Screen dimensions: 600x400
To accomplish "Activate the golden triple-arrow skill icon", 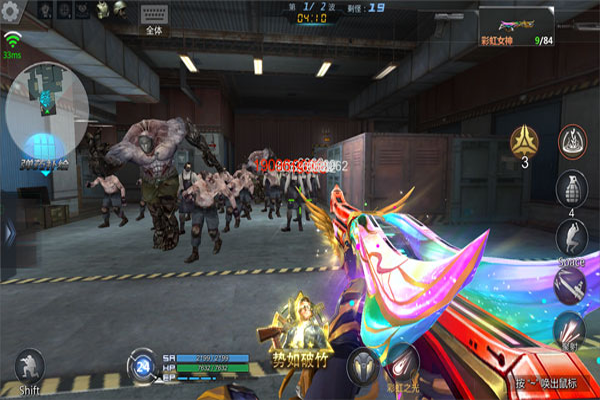I will coord(526,143).
